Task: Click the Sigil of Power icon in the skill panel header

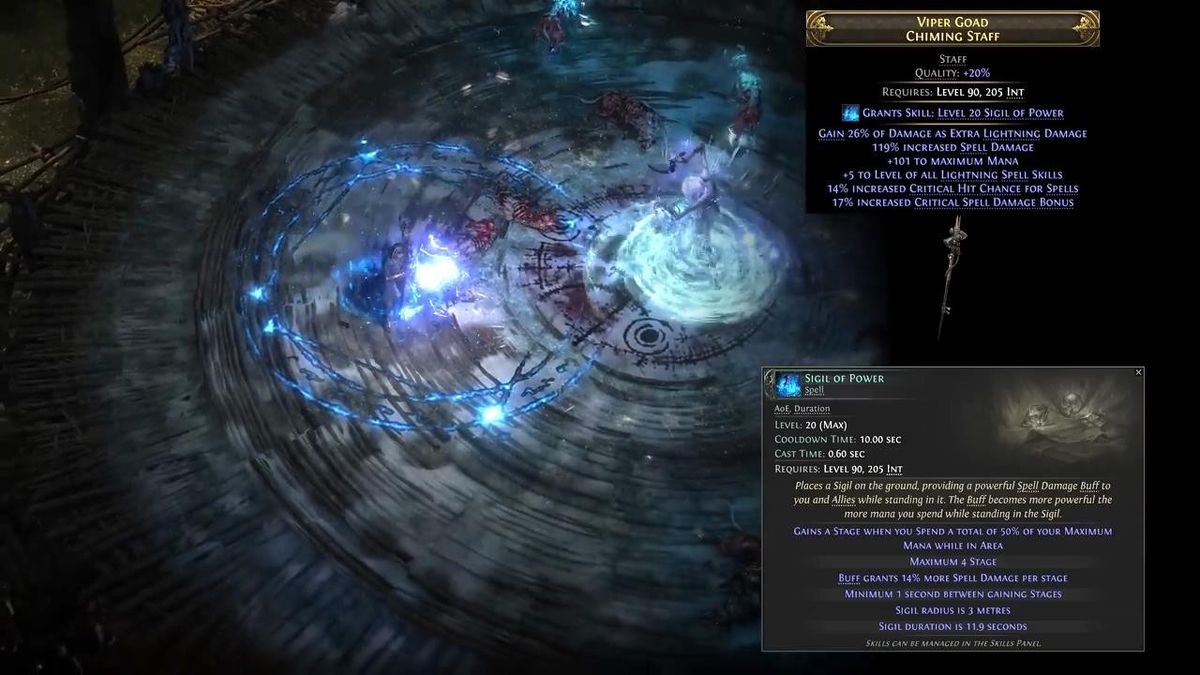Action: point(789,384)
